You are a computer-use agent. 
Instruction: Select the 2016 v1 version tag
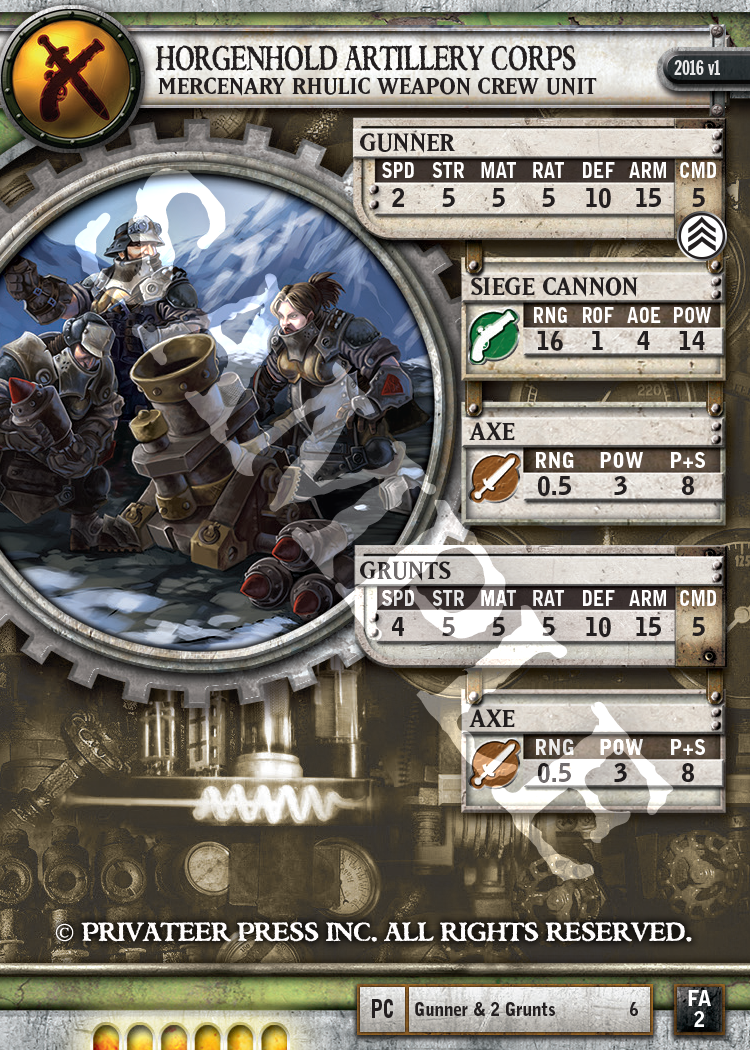click(x=695, y=70)
